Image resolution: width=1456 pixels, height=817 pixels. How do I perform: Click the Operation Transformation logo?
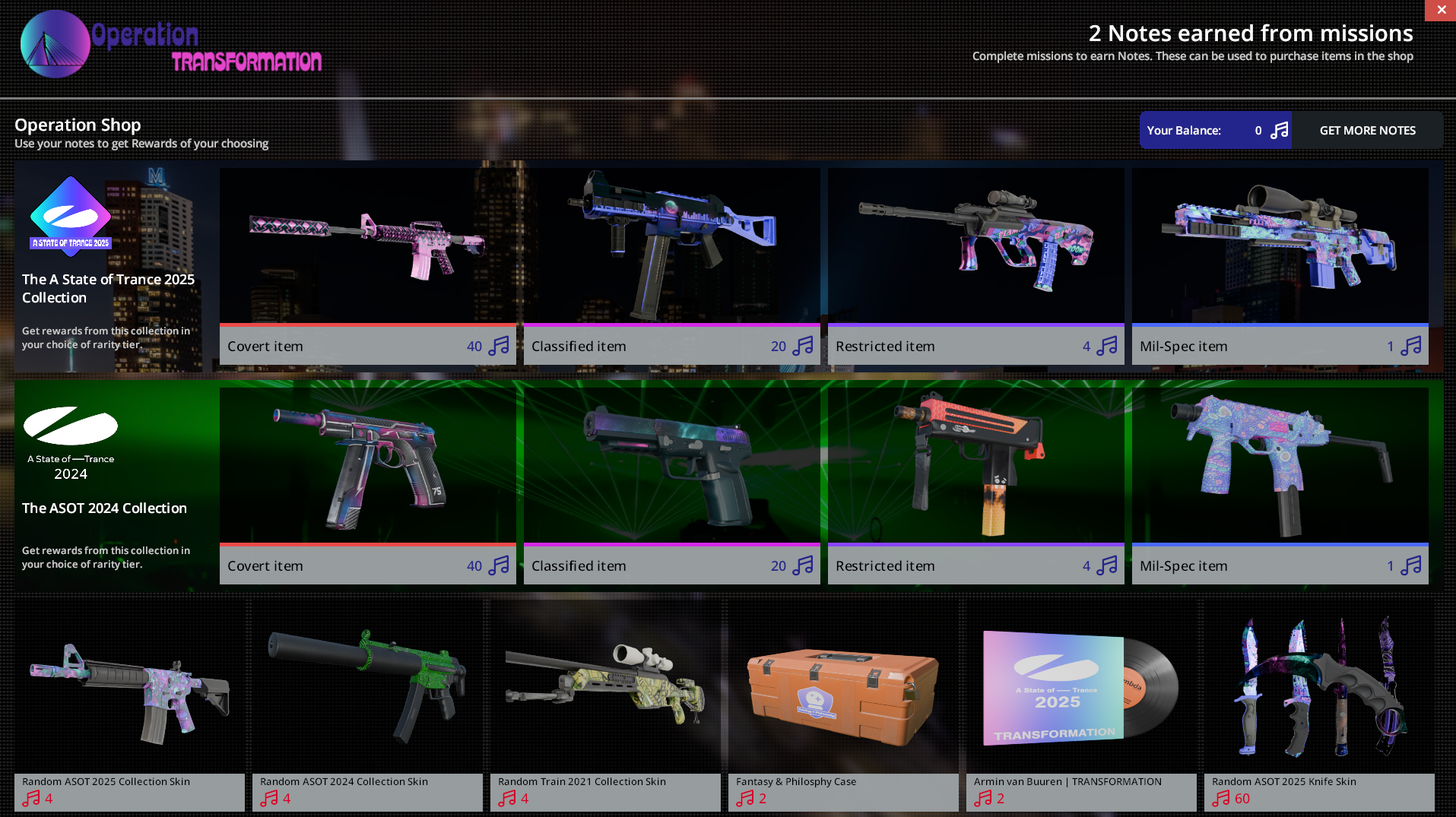point(171,45)
